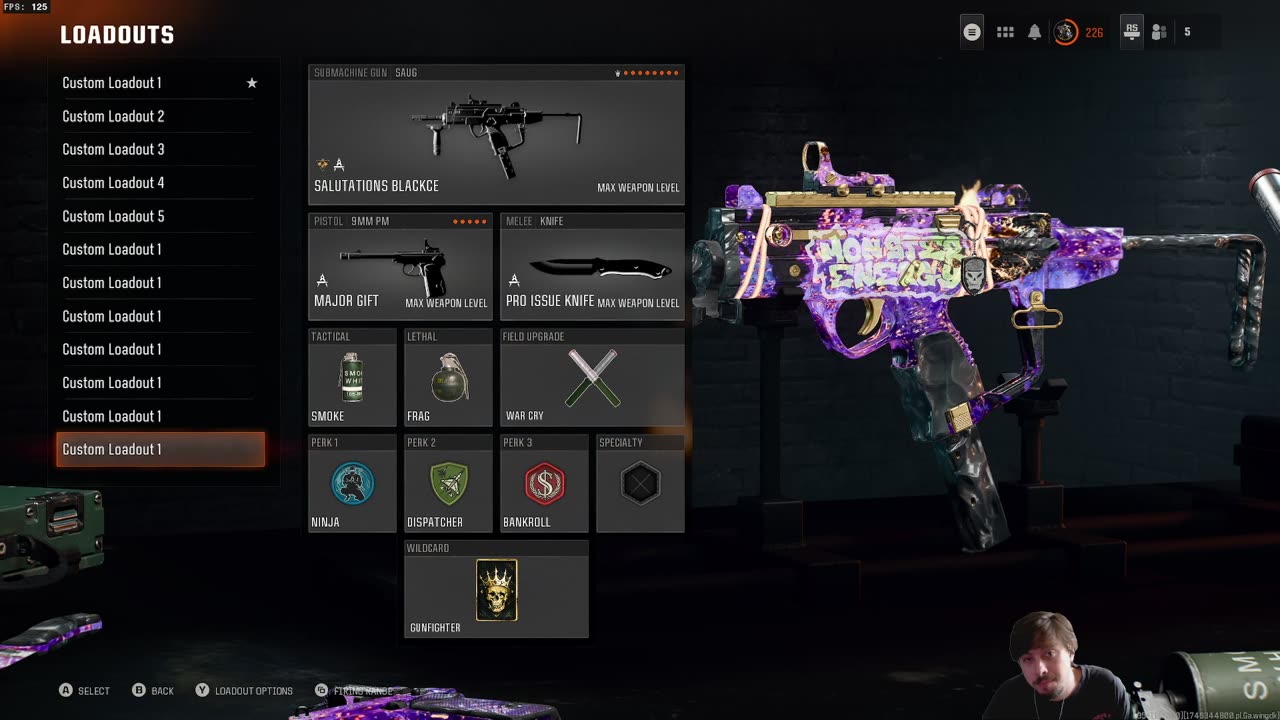The image size is (1280, 720).
Task: Open the round list menu icon
Action: (x=972, y=32)
